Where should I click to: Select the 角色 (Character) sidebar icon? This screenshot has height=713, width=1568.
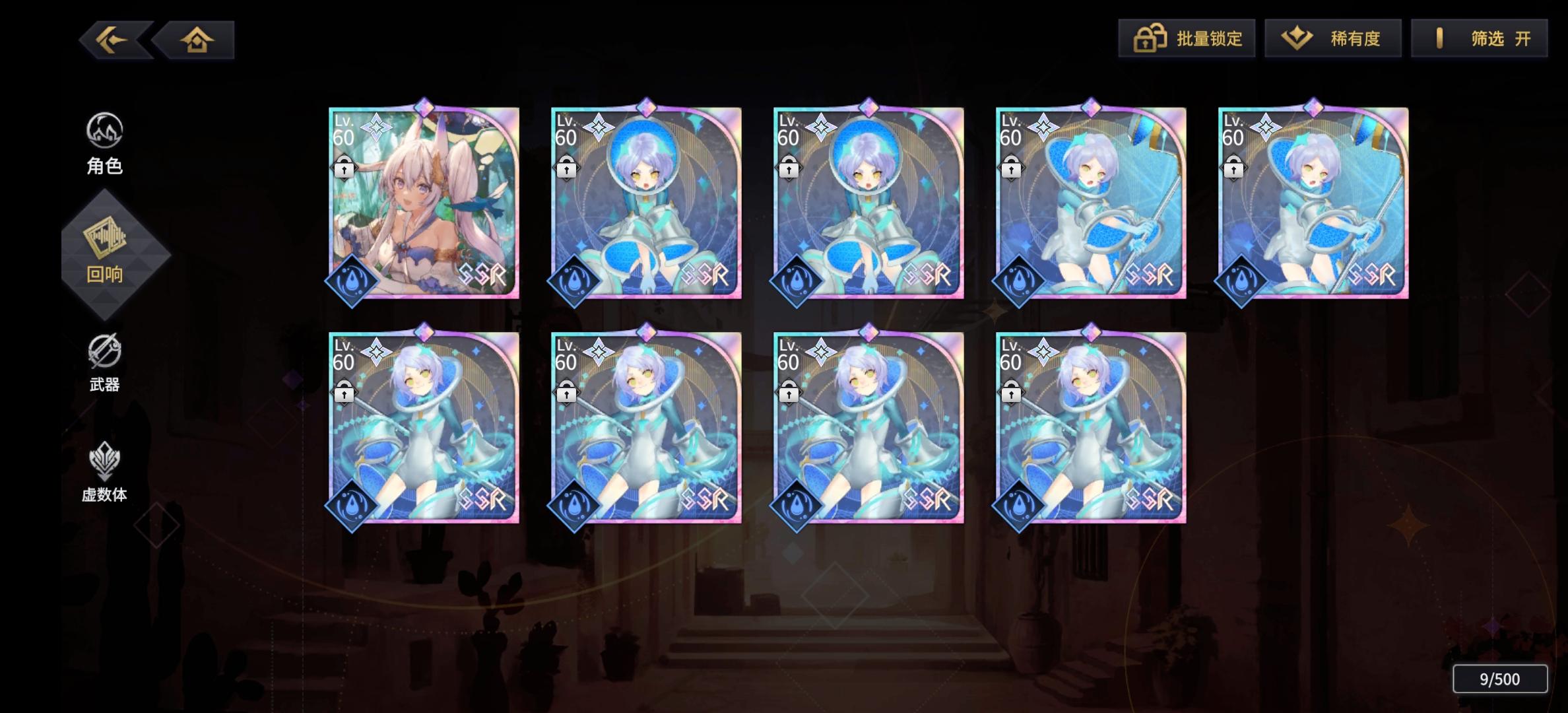coord(106,142)
